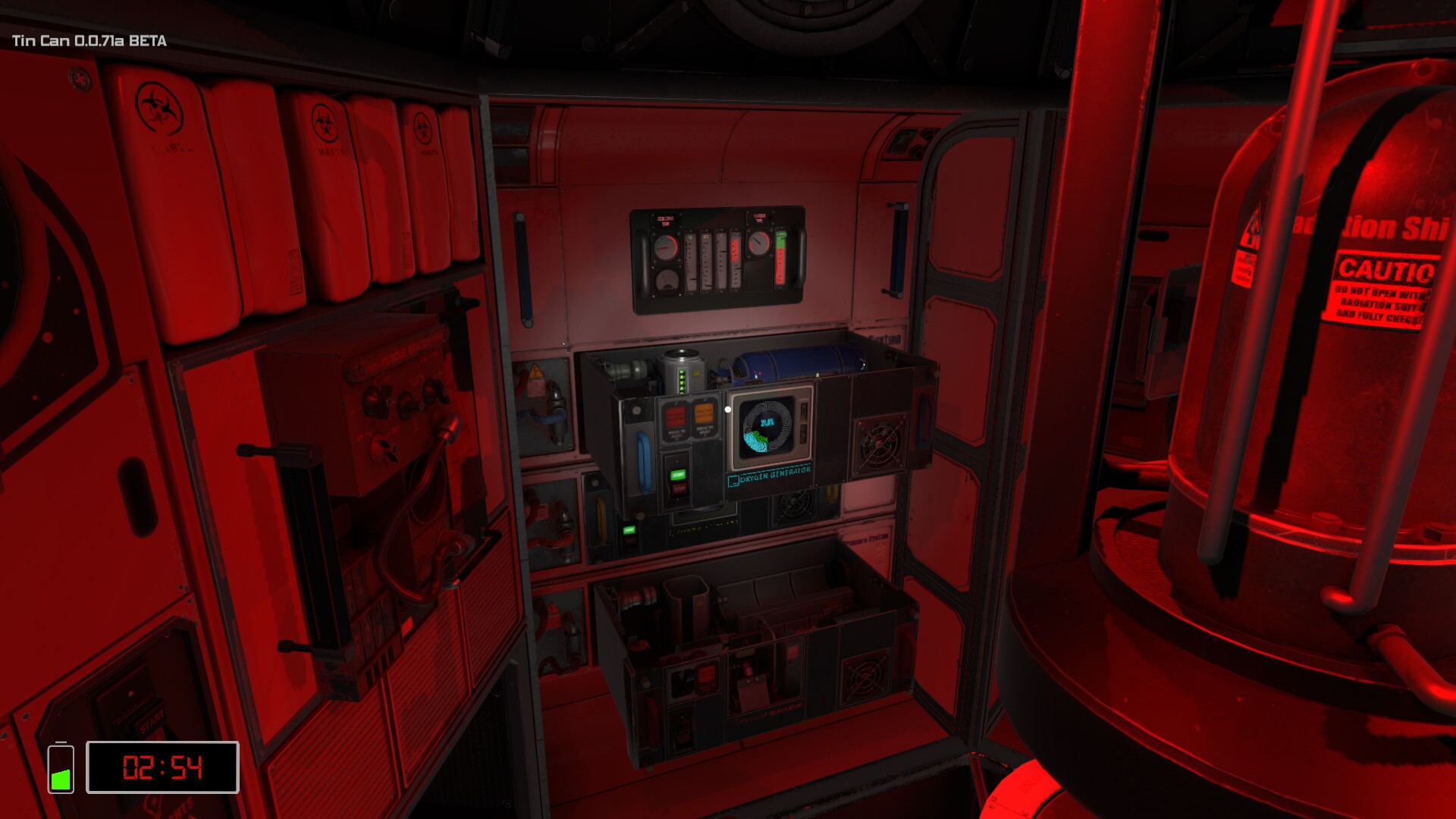Click the left round pressure gauge on the wall panel

(x=665, y=248)
